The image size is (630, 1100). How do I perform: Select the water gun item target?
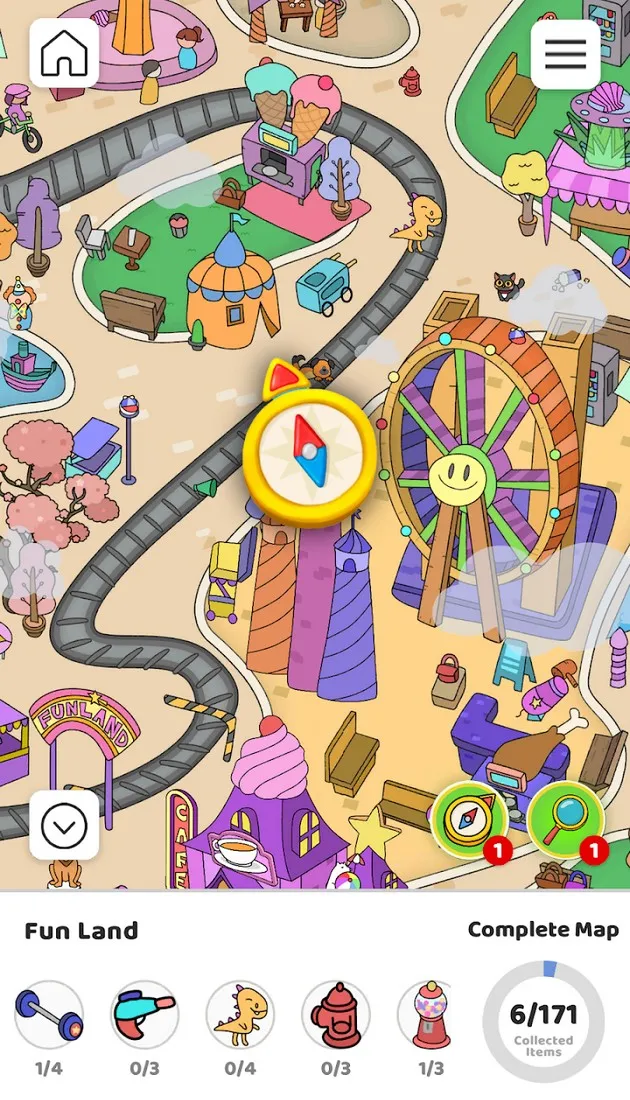144,1014
